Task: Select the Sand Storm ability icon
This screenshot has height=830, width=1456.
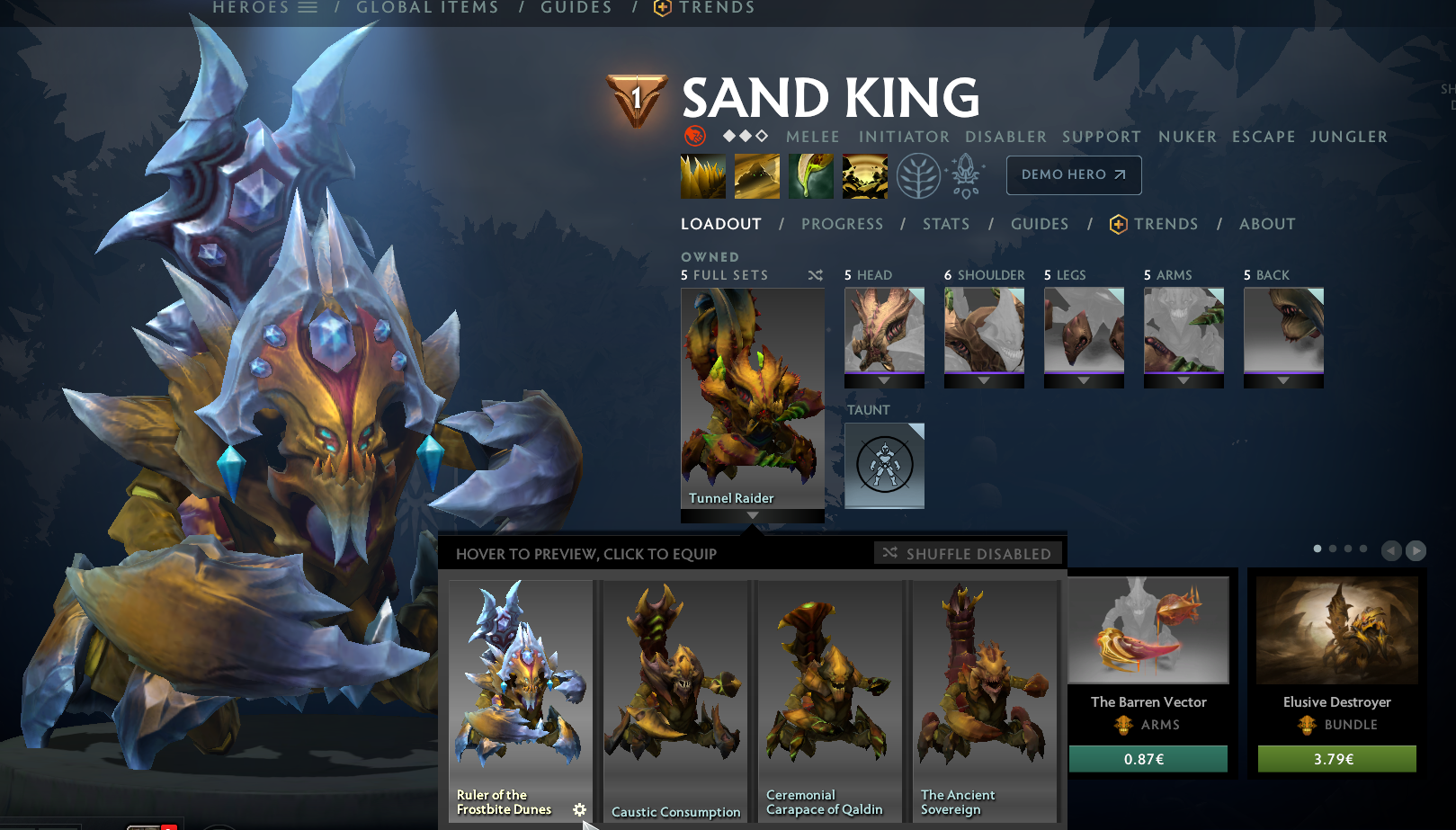Action: 757,175
